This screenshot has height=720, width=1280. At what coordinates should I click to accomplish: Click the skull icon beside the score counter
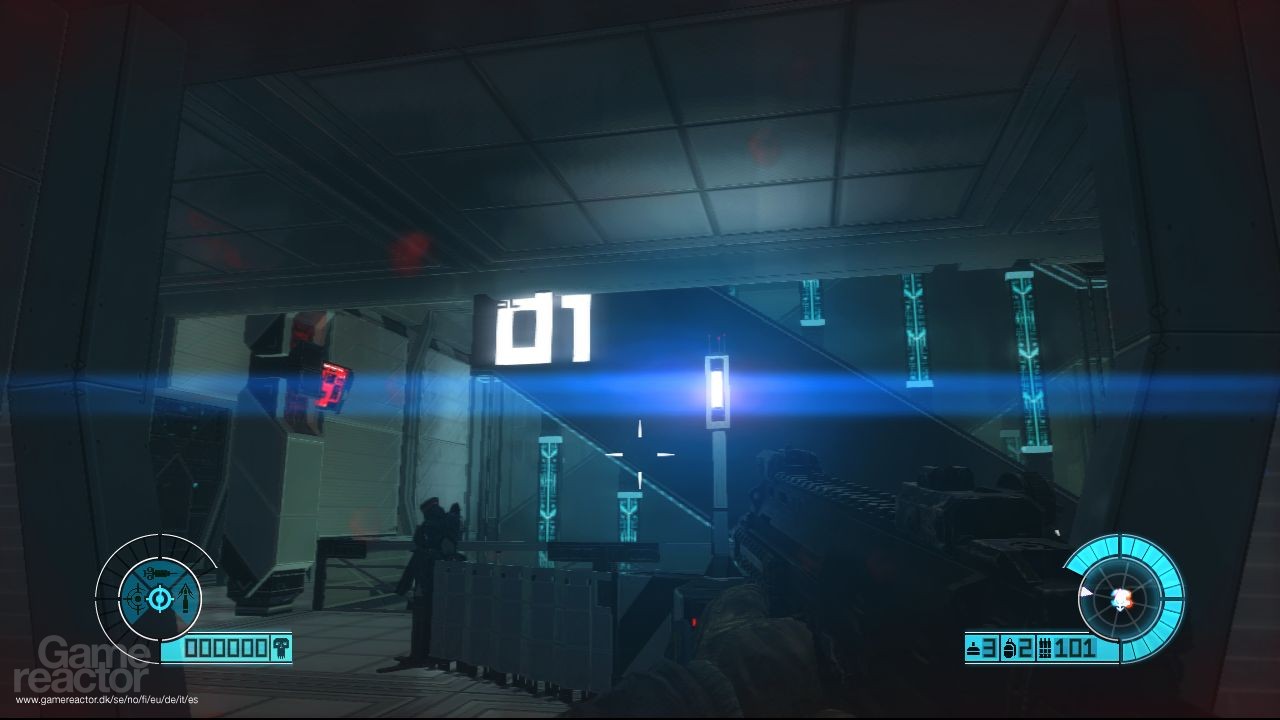pos(281,649)
